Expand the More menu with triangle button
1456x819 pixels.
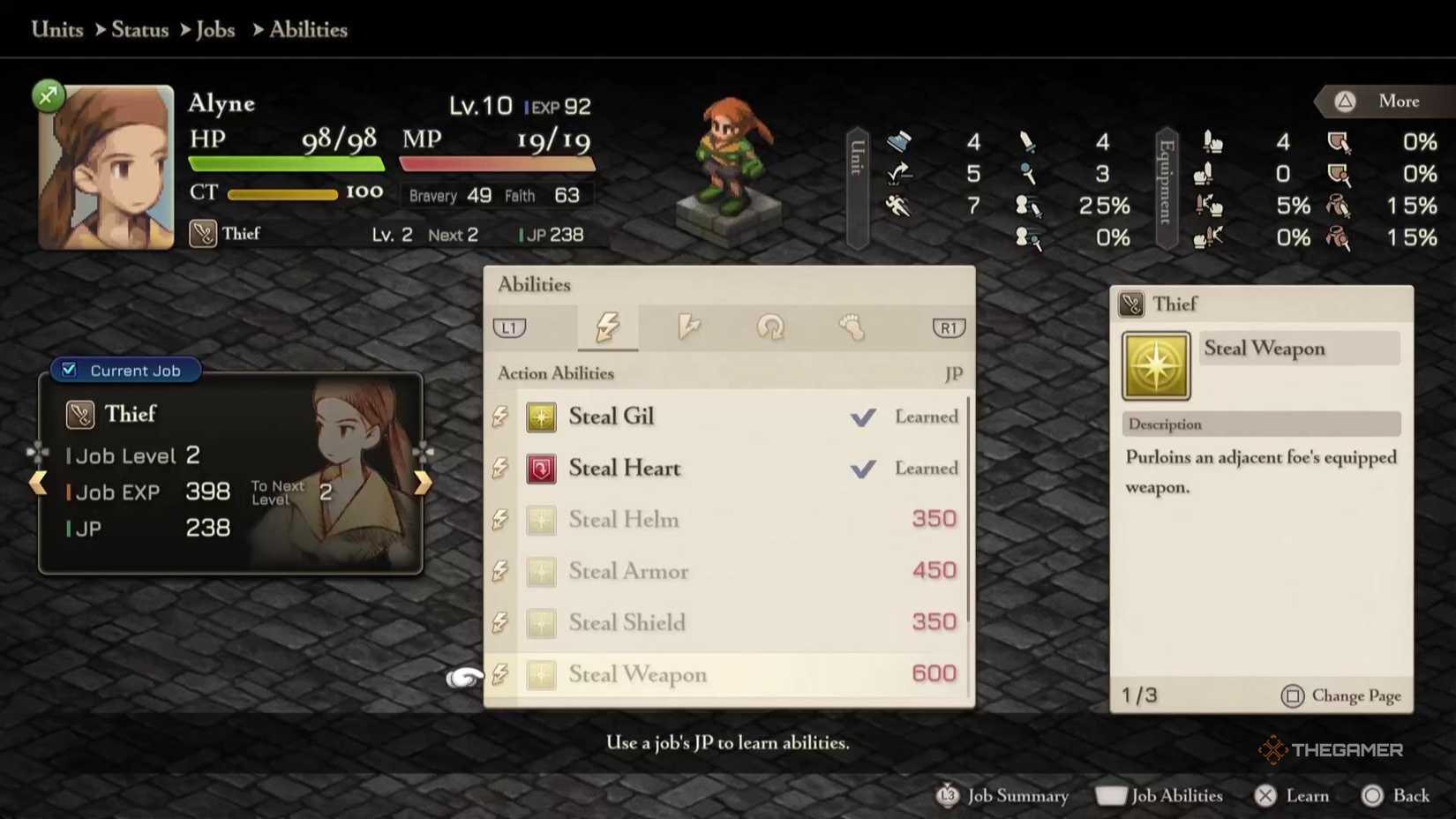click(x=1379, y=101)
